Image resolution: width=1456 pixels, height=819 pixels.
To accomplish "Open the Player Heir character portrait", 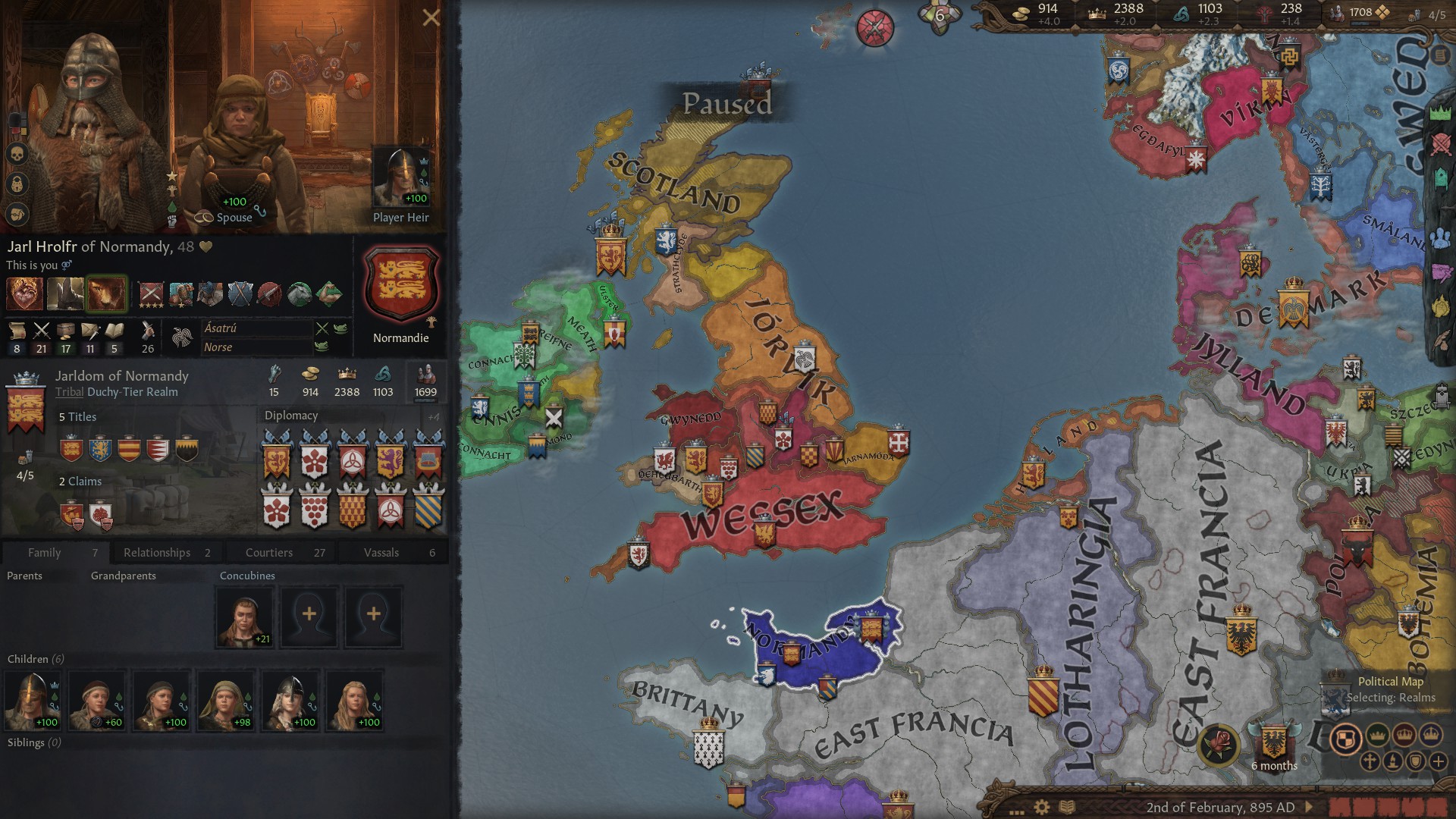I will pos(400,174).
